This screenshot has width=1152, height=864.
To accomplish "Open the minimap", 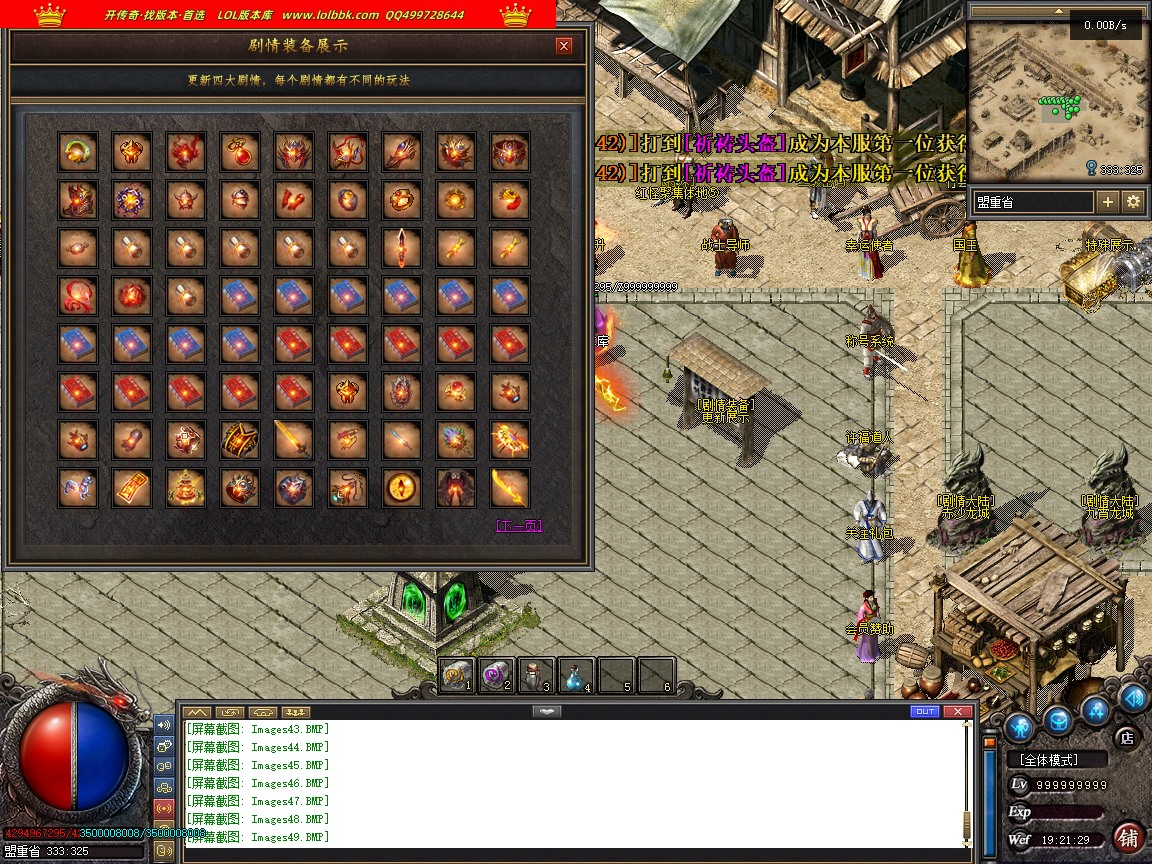I will (x=1056, y=98).
